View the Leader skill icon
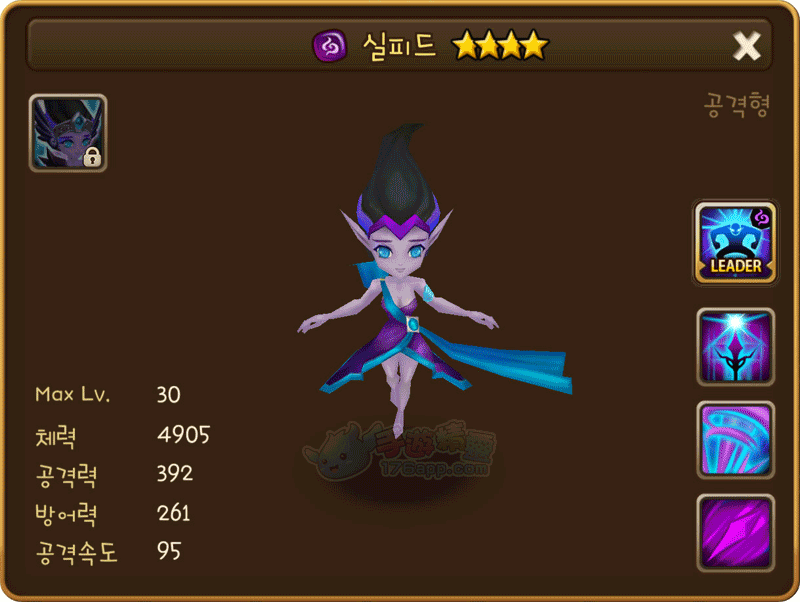Image resolution: width=800 pixels, height=602 pixels. pyautogui.click(x=736, y=243)
